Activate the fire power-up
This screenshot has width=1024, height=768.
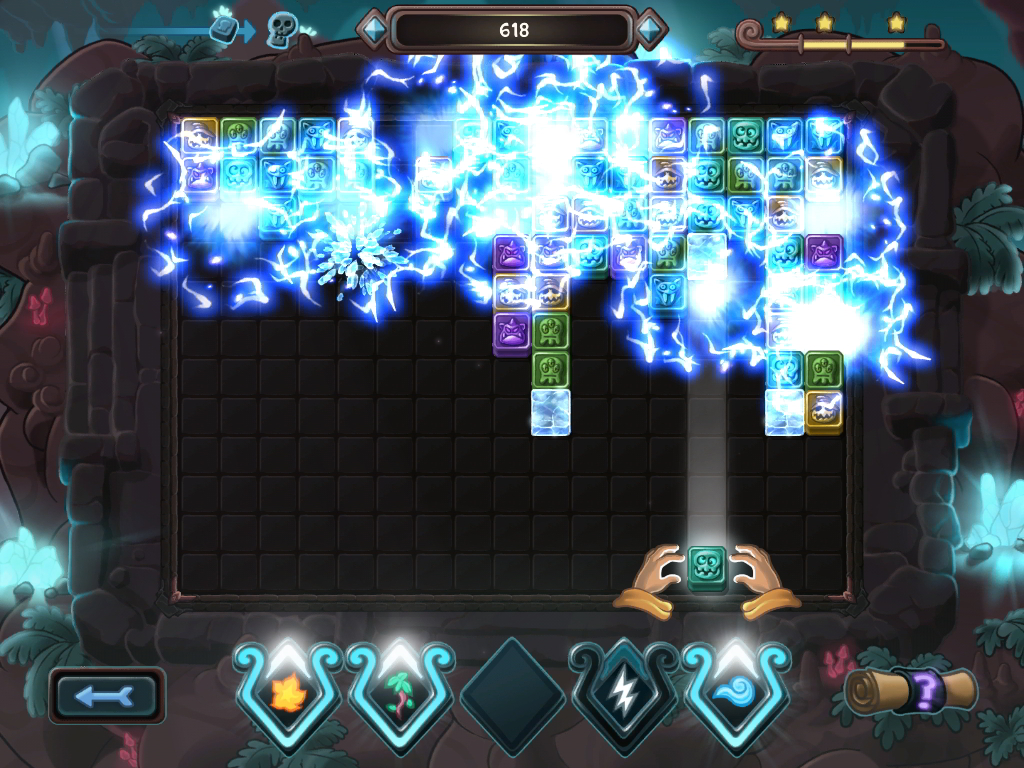tap(288, 690)
